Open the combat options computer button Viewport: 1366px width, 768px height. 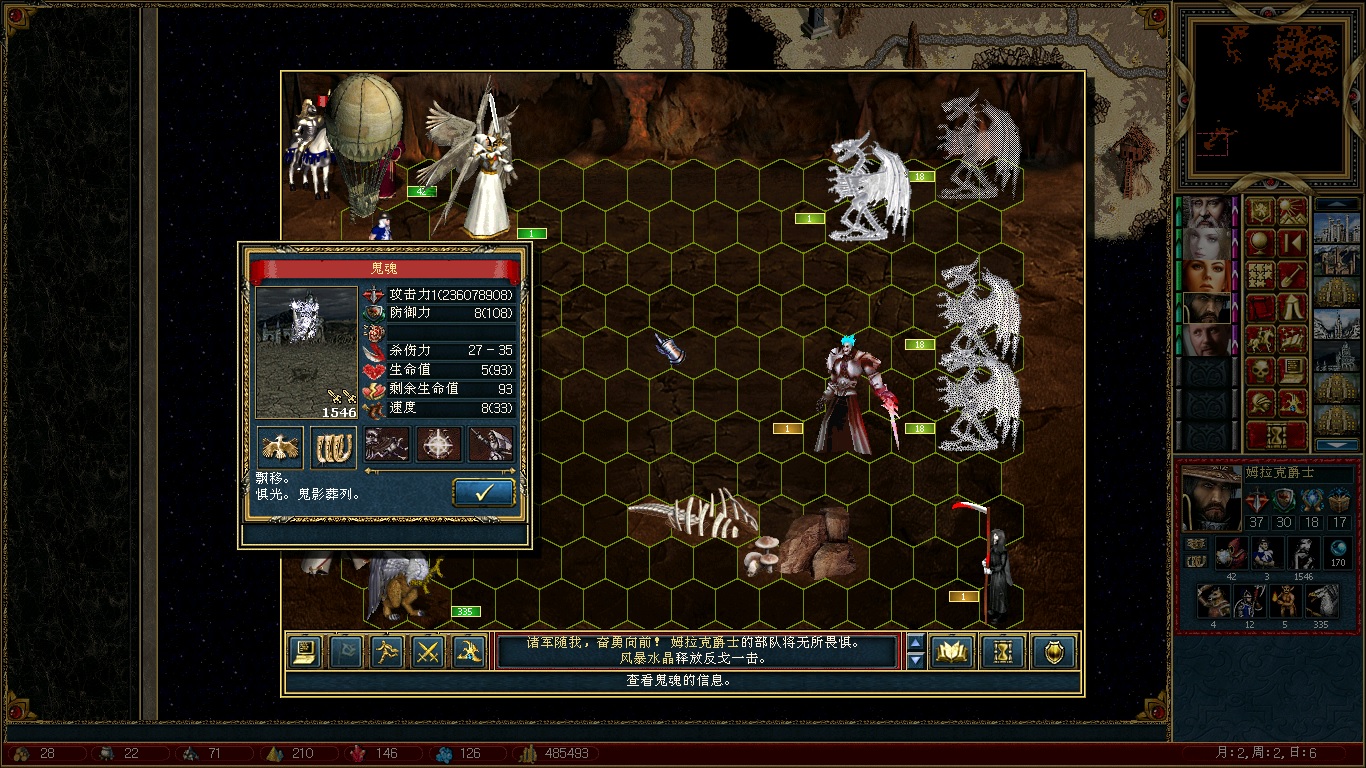tap(305, 652)
